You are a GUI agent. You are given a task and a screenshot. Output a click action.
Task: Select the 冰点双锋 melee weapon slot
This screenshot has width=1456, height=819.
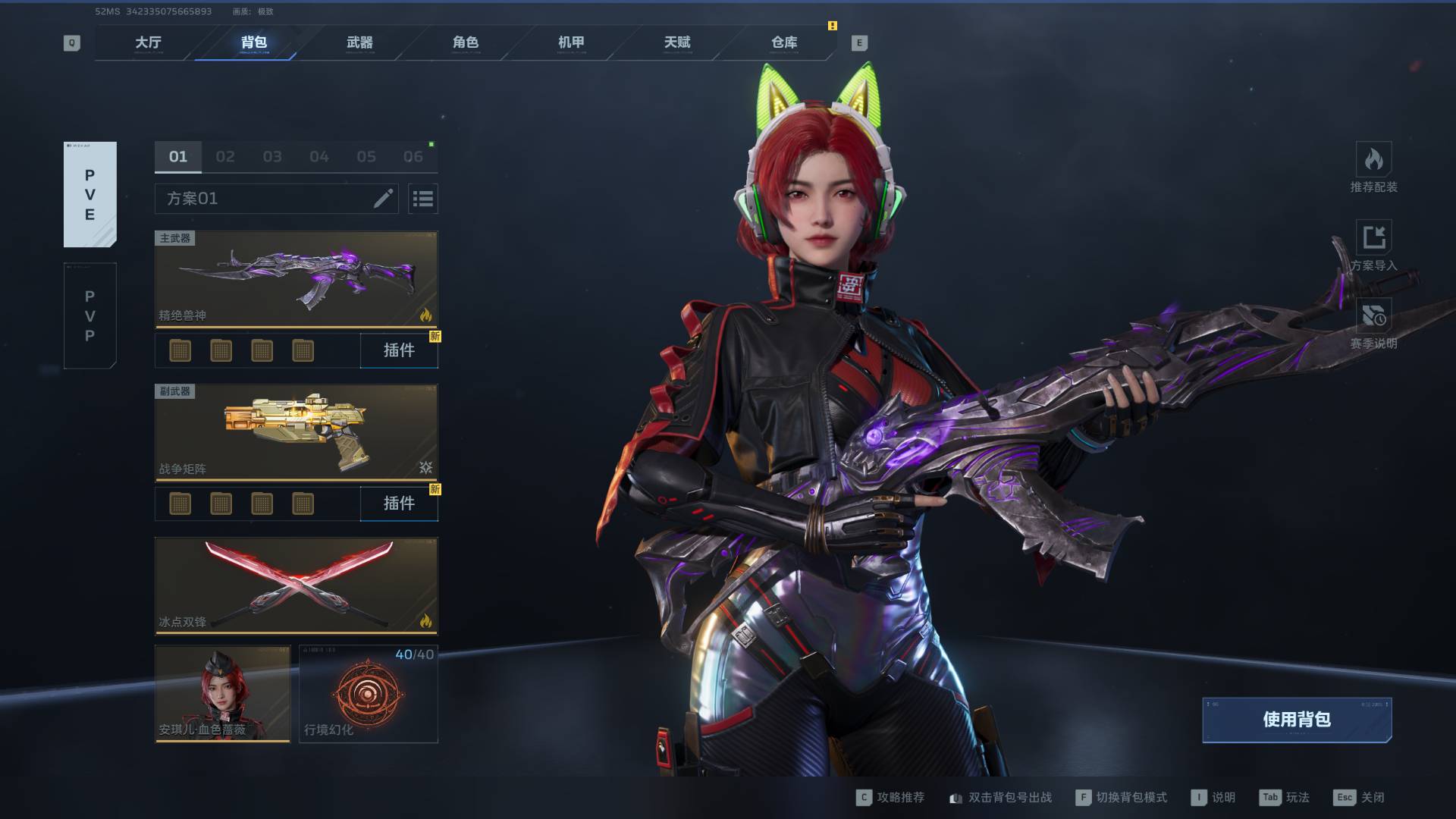296,585
